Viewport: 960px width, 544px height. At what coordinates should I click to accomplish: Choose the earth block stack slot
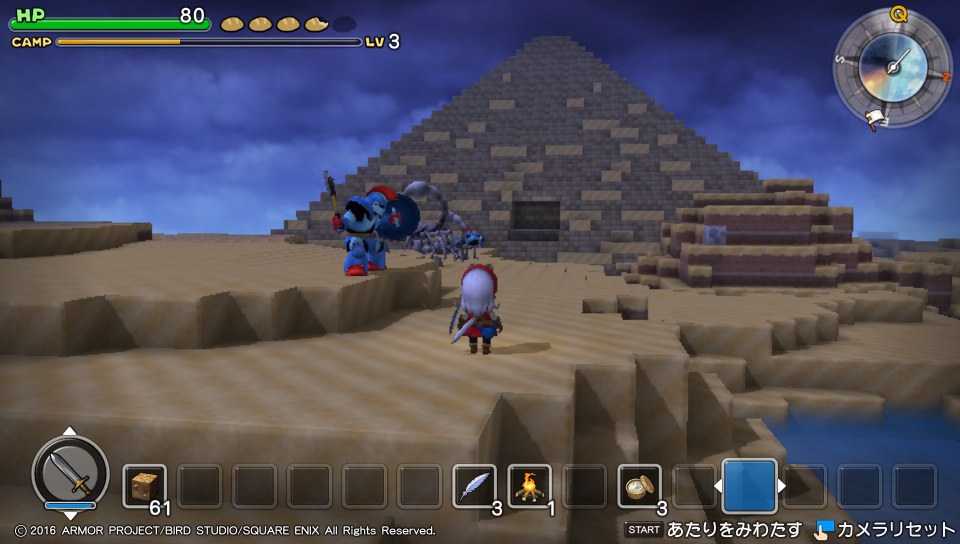pyautogui.click(x=144, y=485)
